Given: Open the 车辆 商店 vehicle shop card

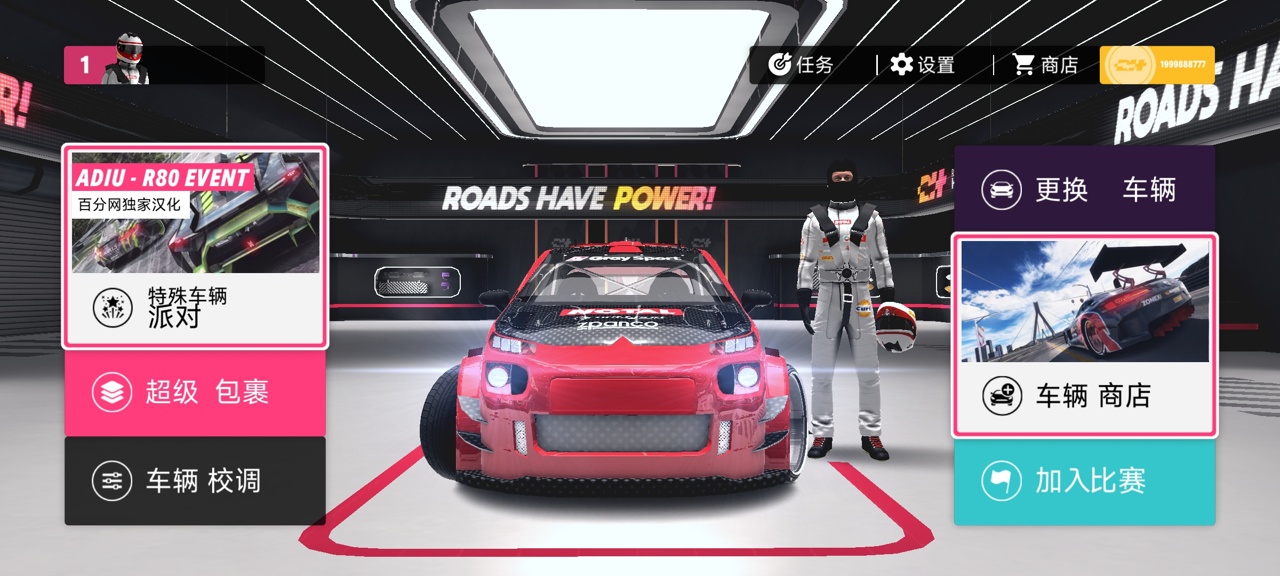Looking at the screenshot, I should coord(1084,335).
